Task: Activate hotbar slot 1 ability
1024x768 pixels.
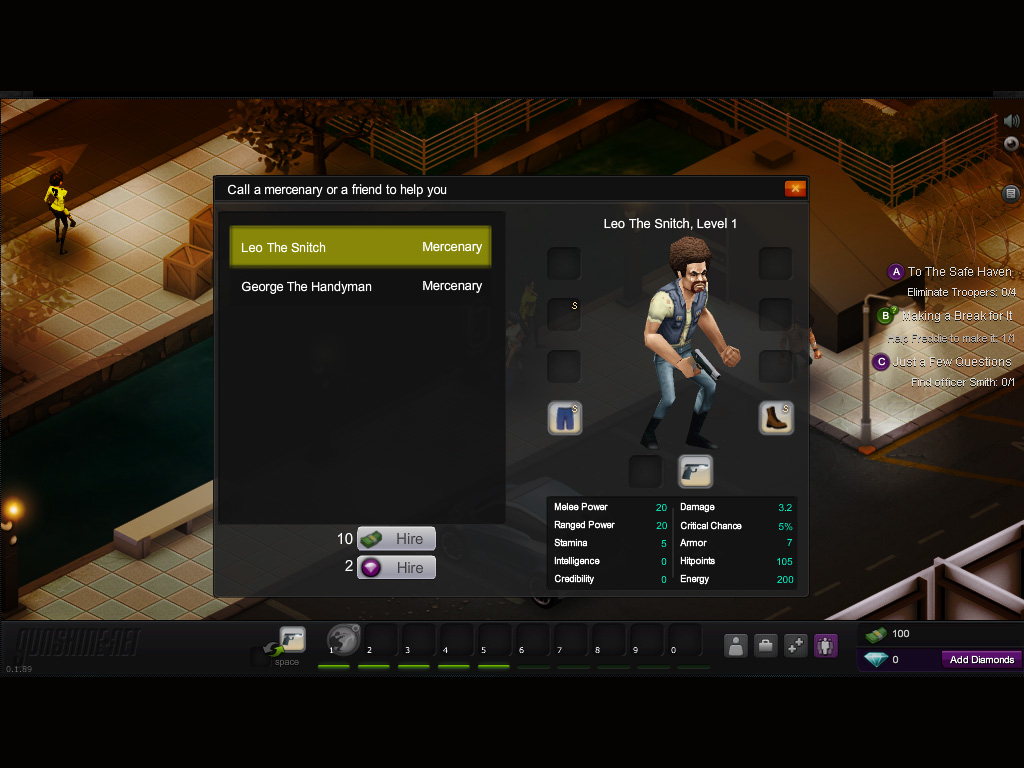Action: (x=344, y=640)
